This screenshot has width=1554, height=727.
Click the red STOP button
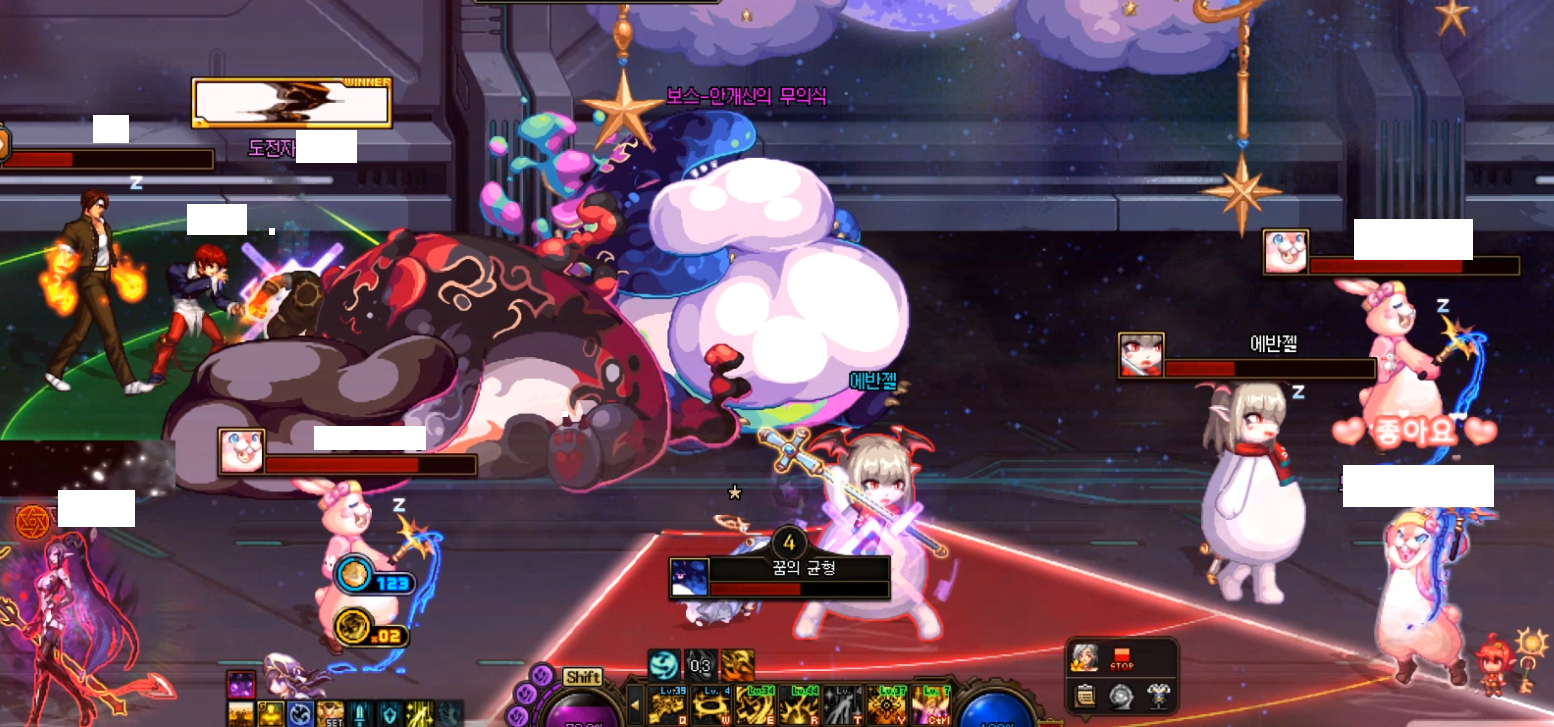pyautogui.click(x=1121, y=658)
